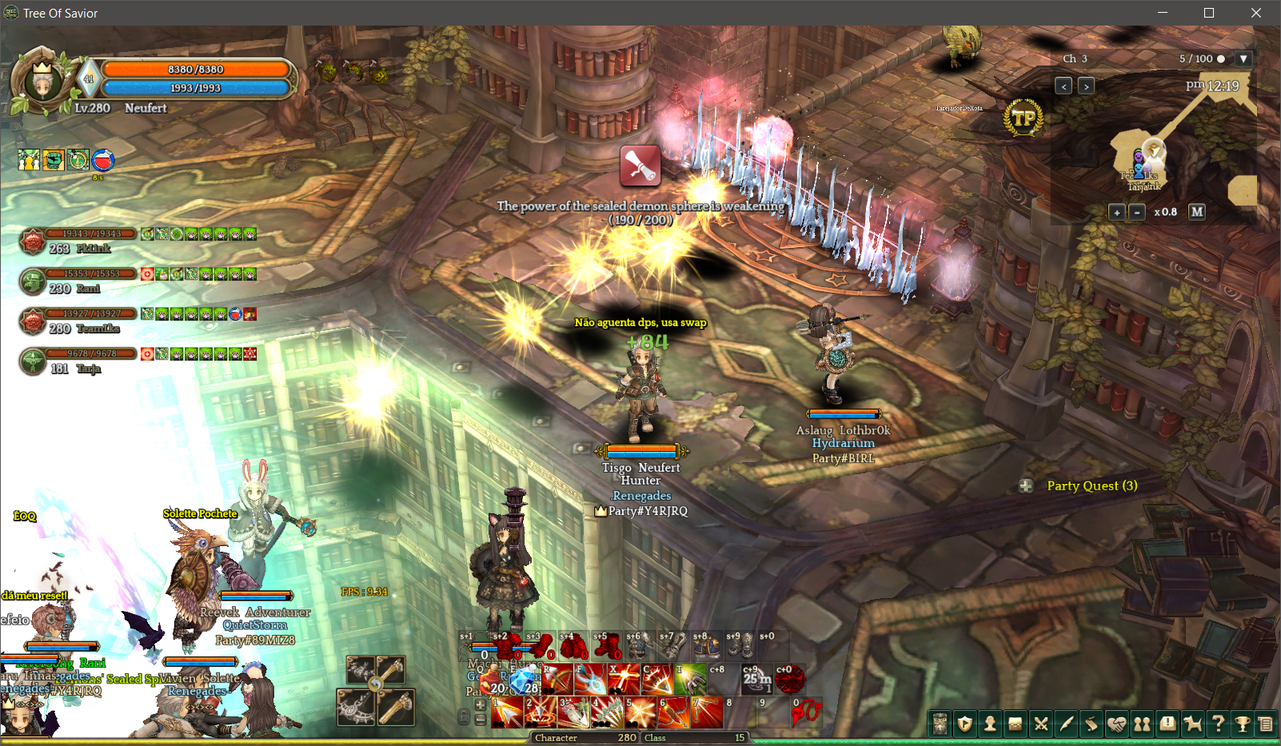Open the trophy achievements menu
Image resolution: width=1281 pixels, height=746 pixels.
point(1243,724)
